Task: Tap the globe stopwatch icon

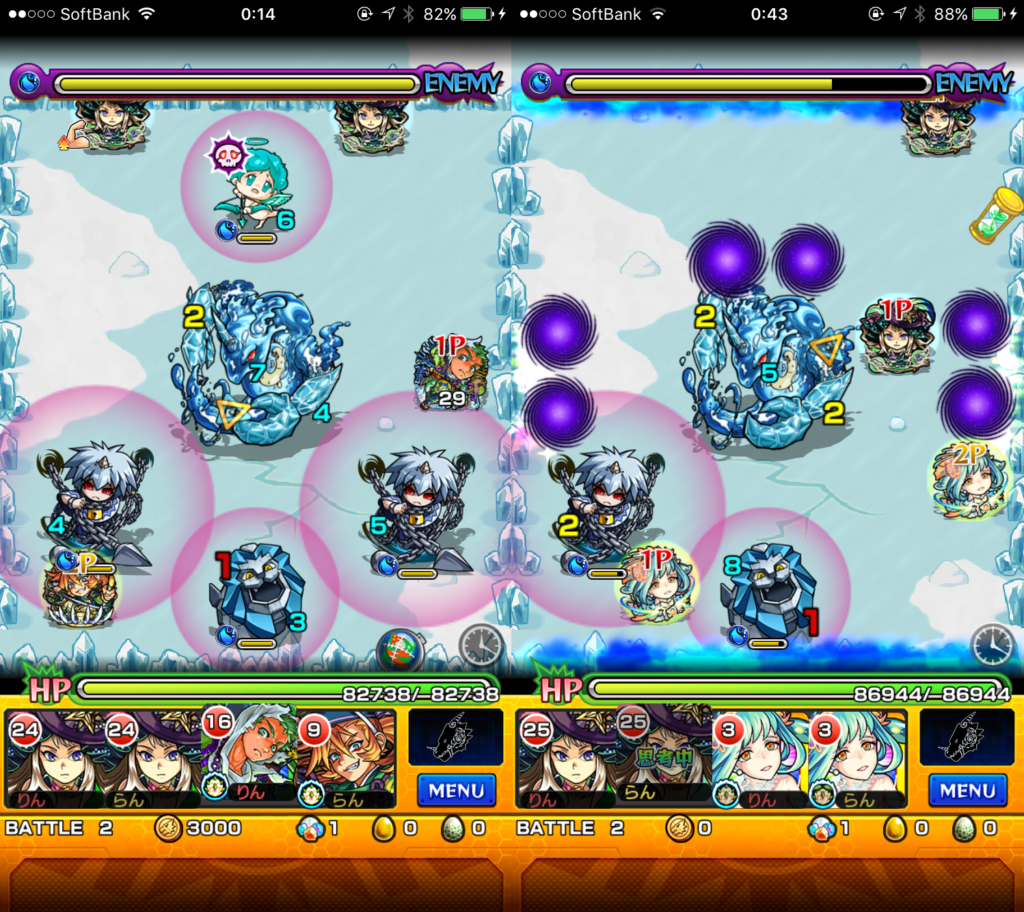Action: [x=400, y=651]
